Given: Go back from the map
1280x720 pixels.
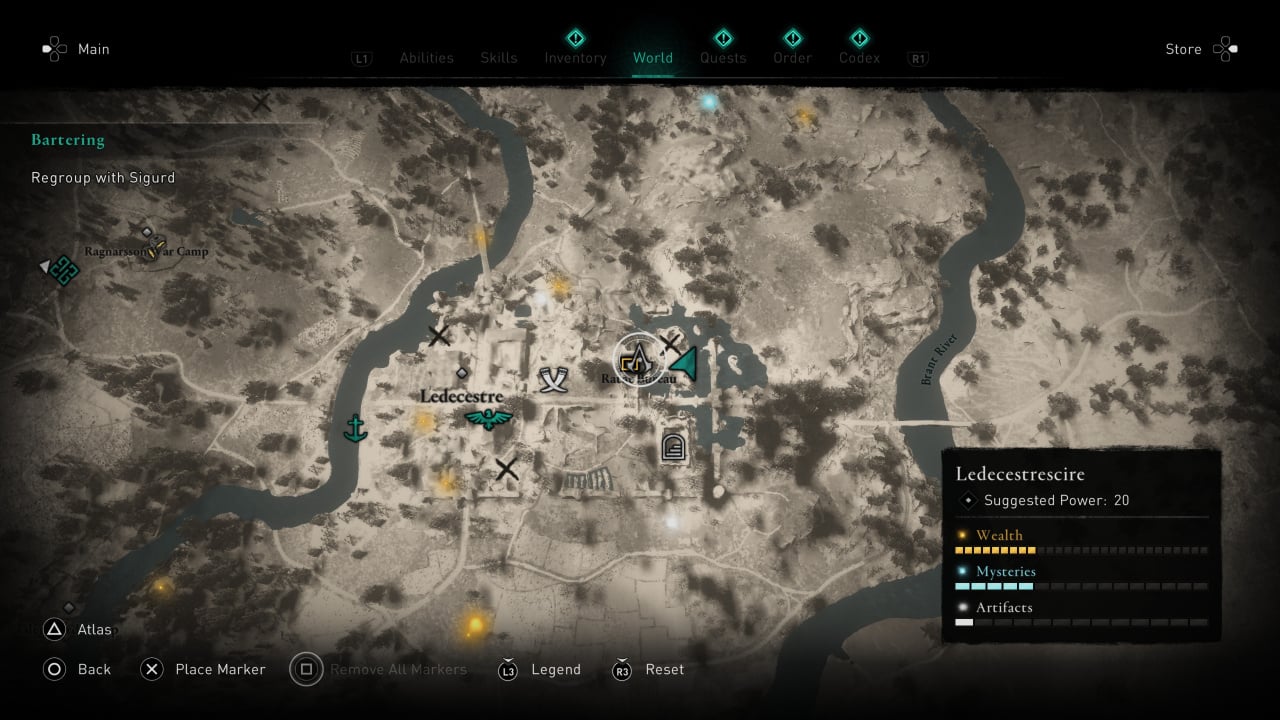Looking at the screenshot, I should [78, 669].
